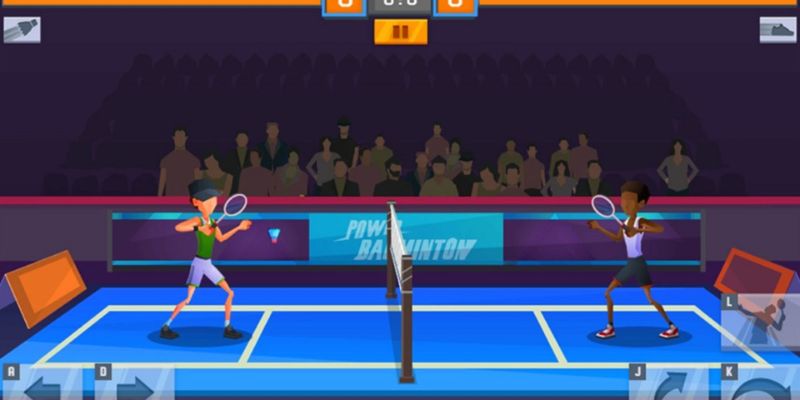Image resolution: width=800 pixels, height=400 pixels.
Task: Pause the badminton match
Action: (x=400, y=32)
